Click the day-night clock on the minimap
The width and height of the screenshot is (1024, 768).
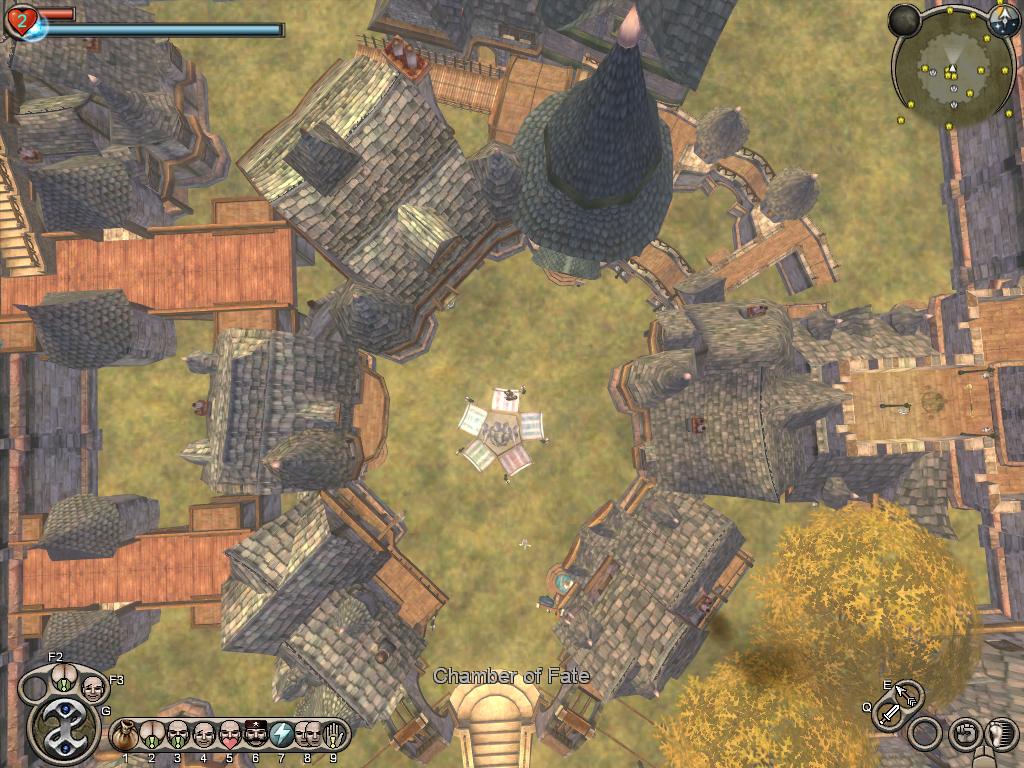click(x=1004, y=19)
